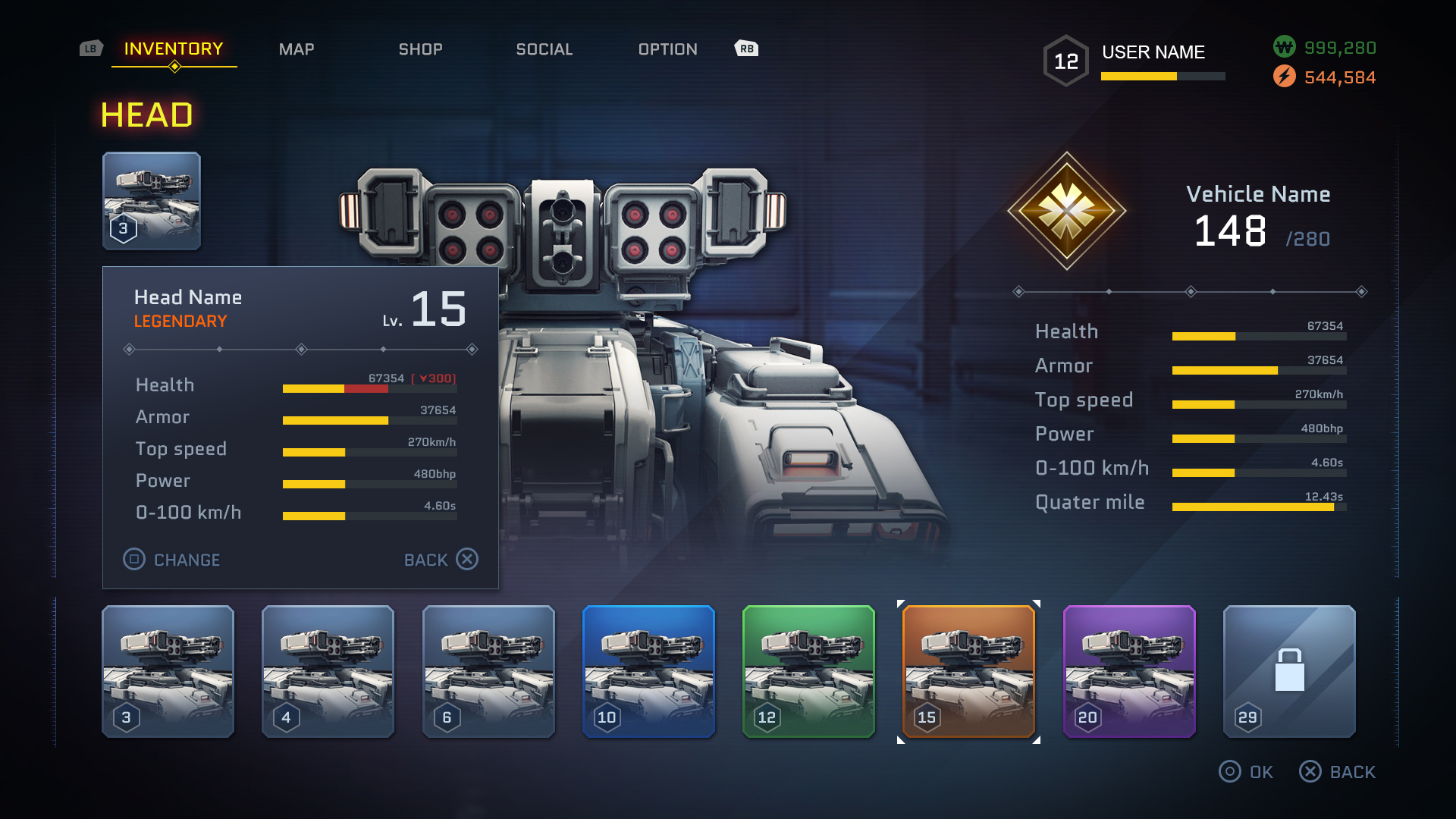Select the level 3 head in bottom row
This screenshot has width=1456, height=819.
point(168,671)
